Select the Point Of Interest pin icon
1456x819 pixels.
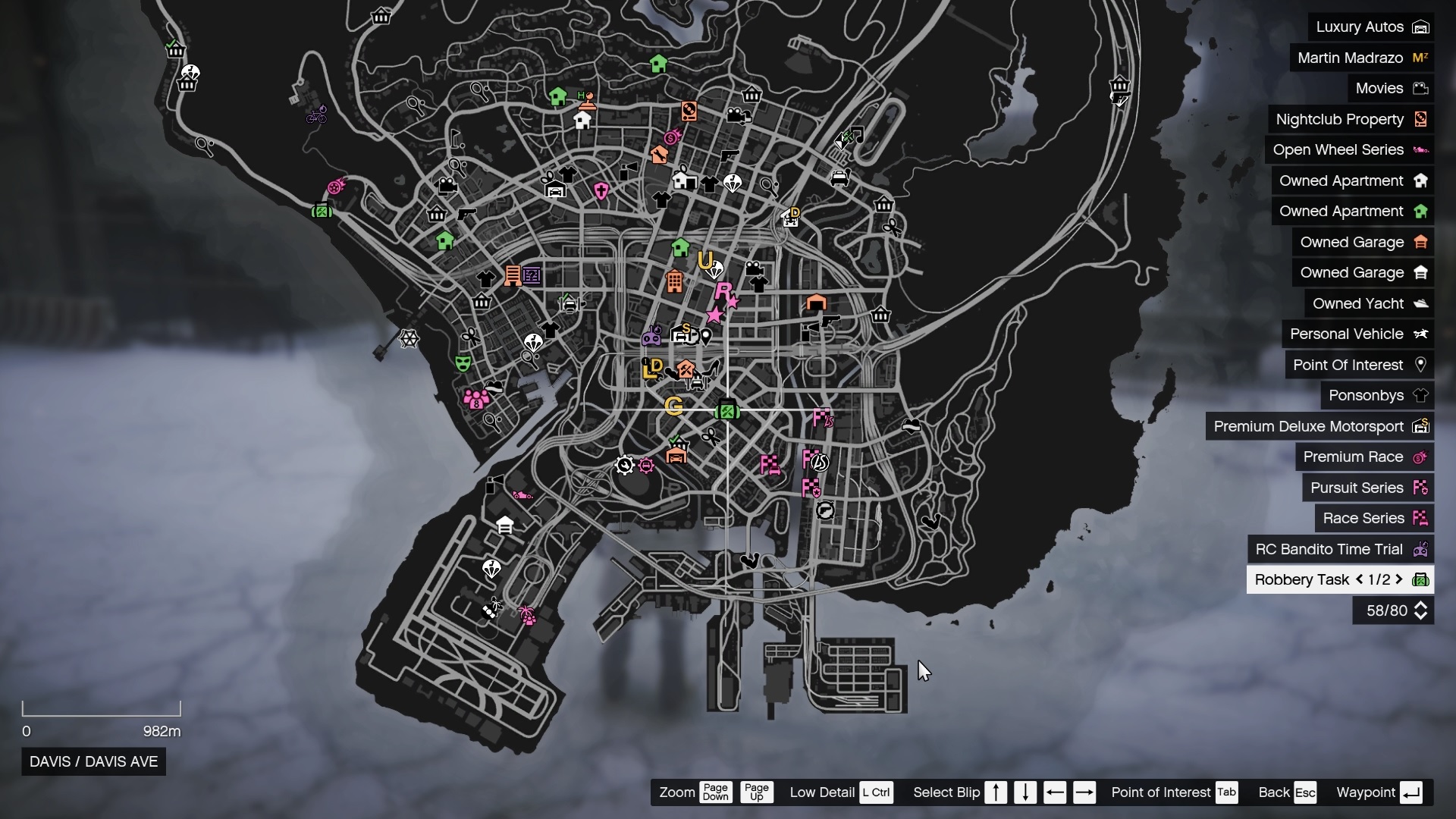(1421, 365)
